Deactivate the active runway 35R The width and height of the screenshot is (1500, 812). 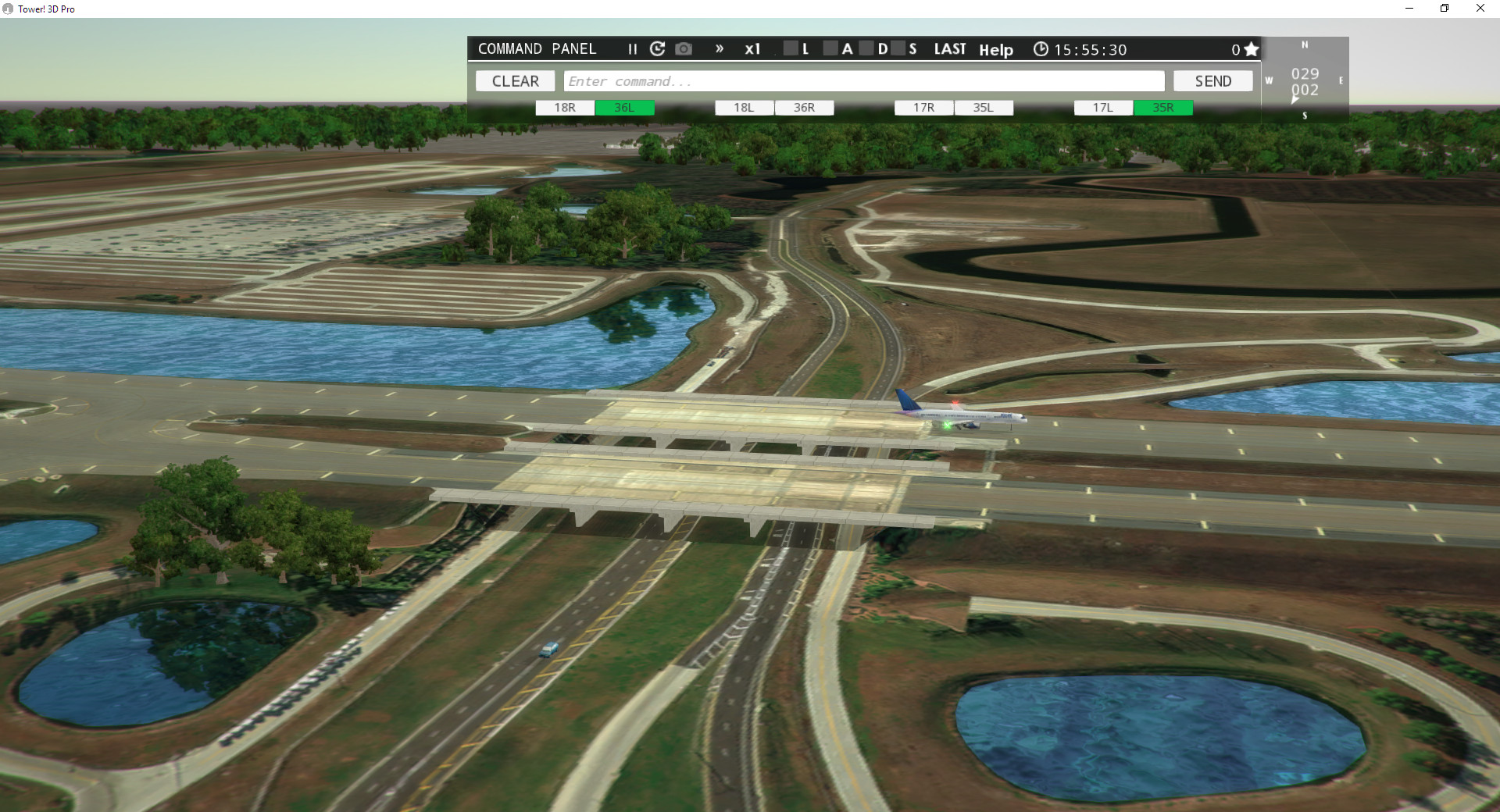coord(1163,107)
